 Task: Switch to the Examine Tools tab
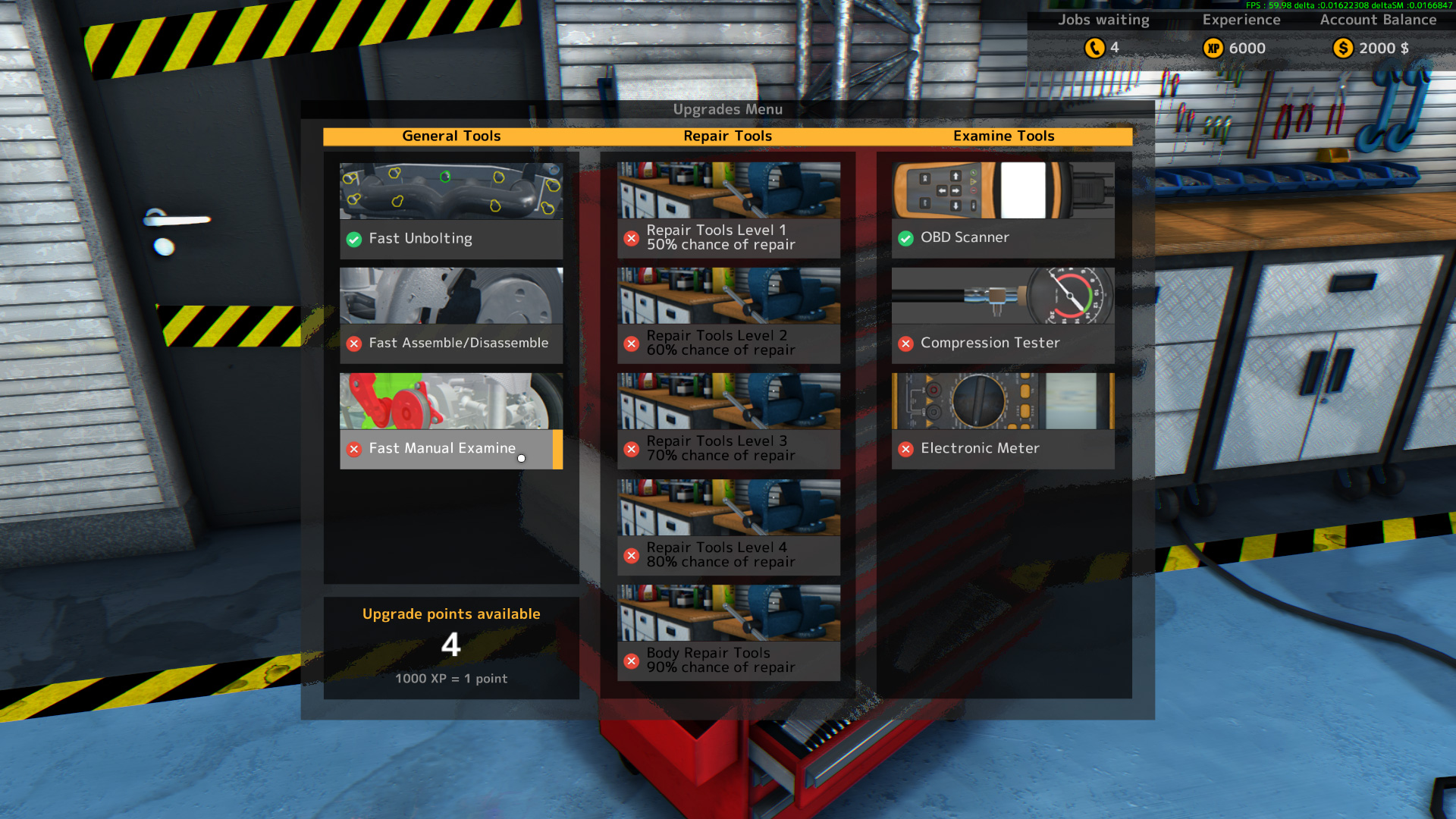[x=1003, y=136]
